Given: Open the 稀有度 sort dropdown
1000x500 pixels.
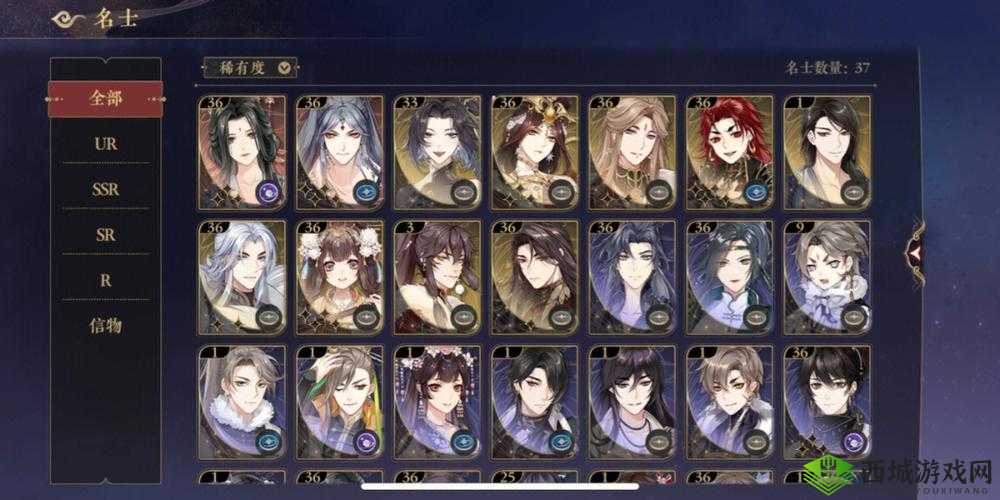Looking at the screenshot, I should coord(250,68).
